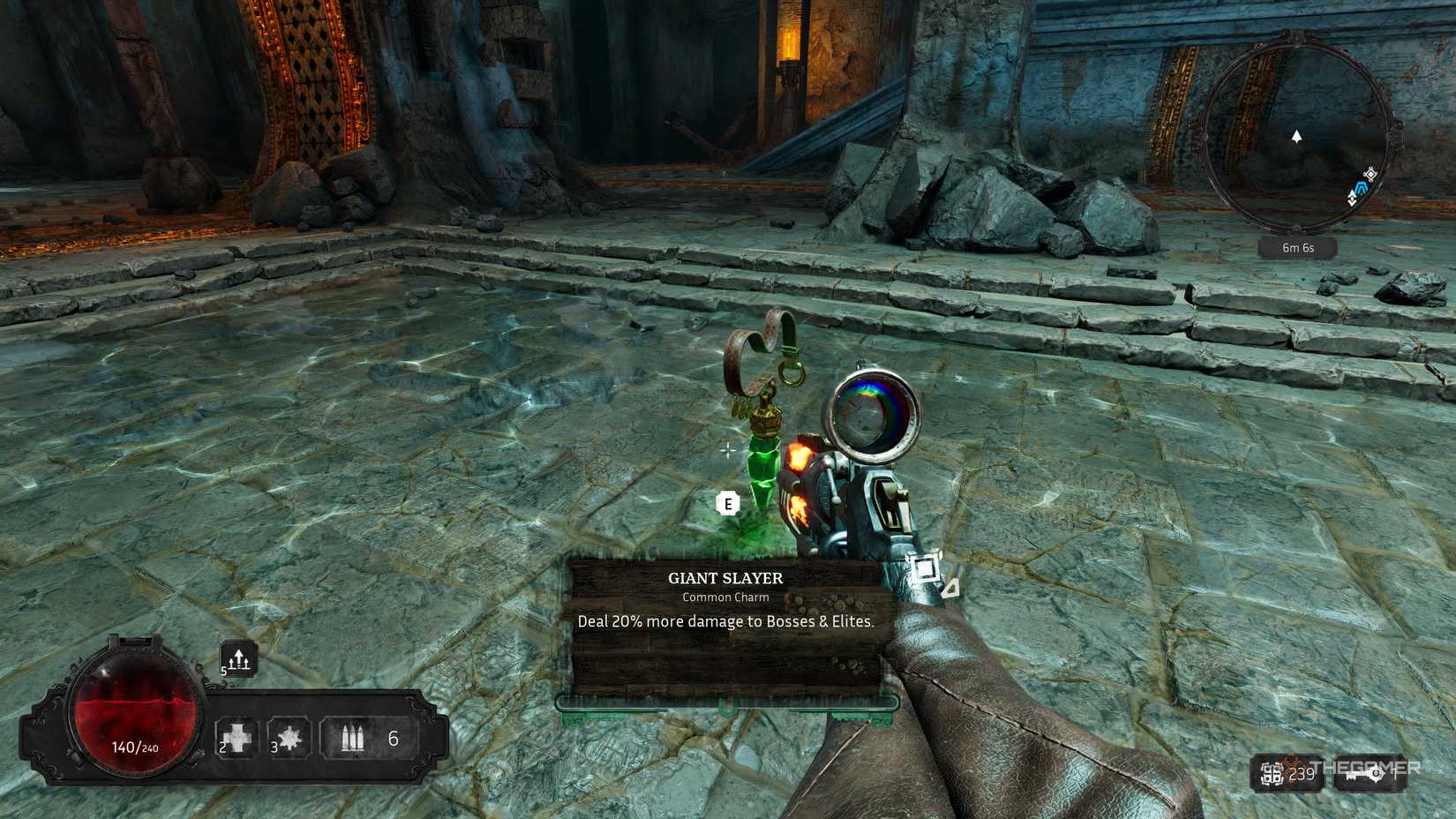Screen dimensions: 1456x819
Task: Activate the burst ability in slot 3
Action: pyautogui.click(x=289, y=737)
